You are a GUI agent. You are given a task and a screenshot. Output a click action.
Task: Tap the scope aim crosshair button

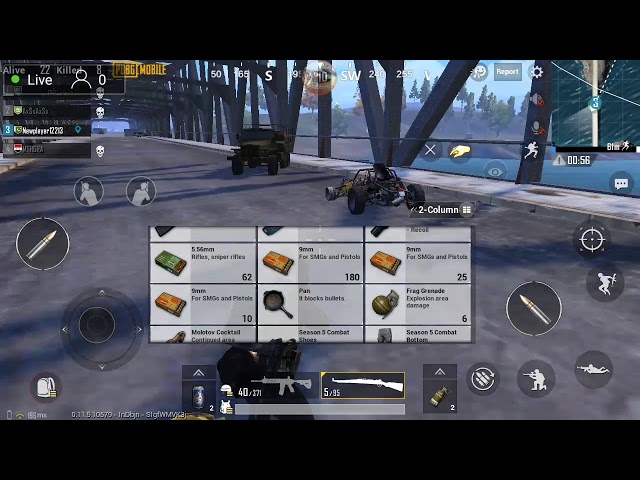pyautogui.click(x=592, y=239)
